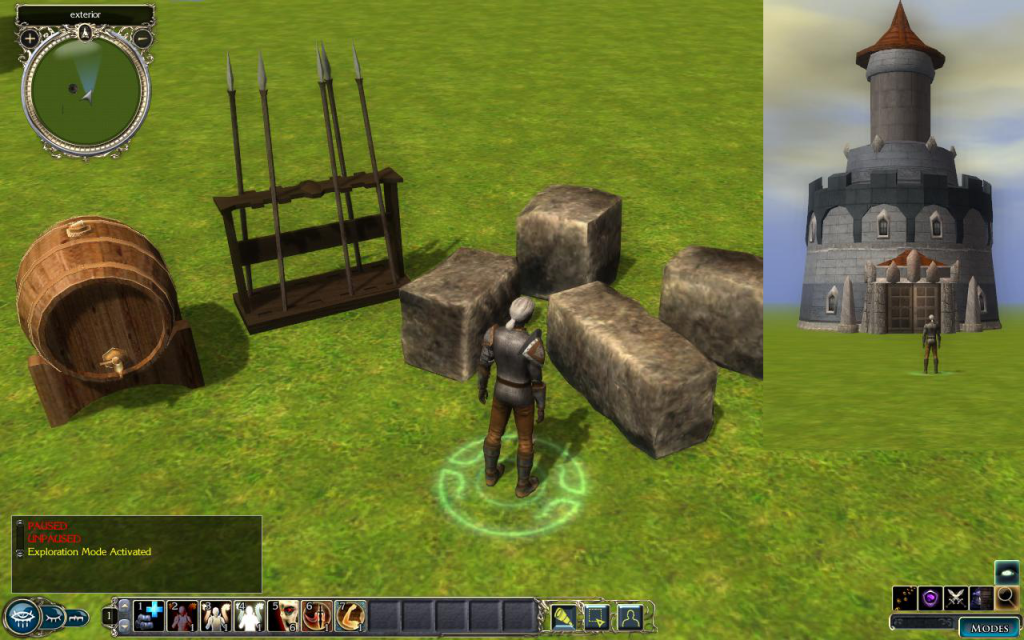Select the magnifying glass search mode icon
The height and width of the screenshot is (640, 1024).
pos(1006,598)
